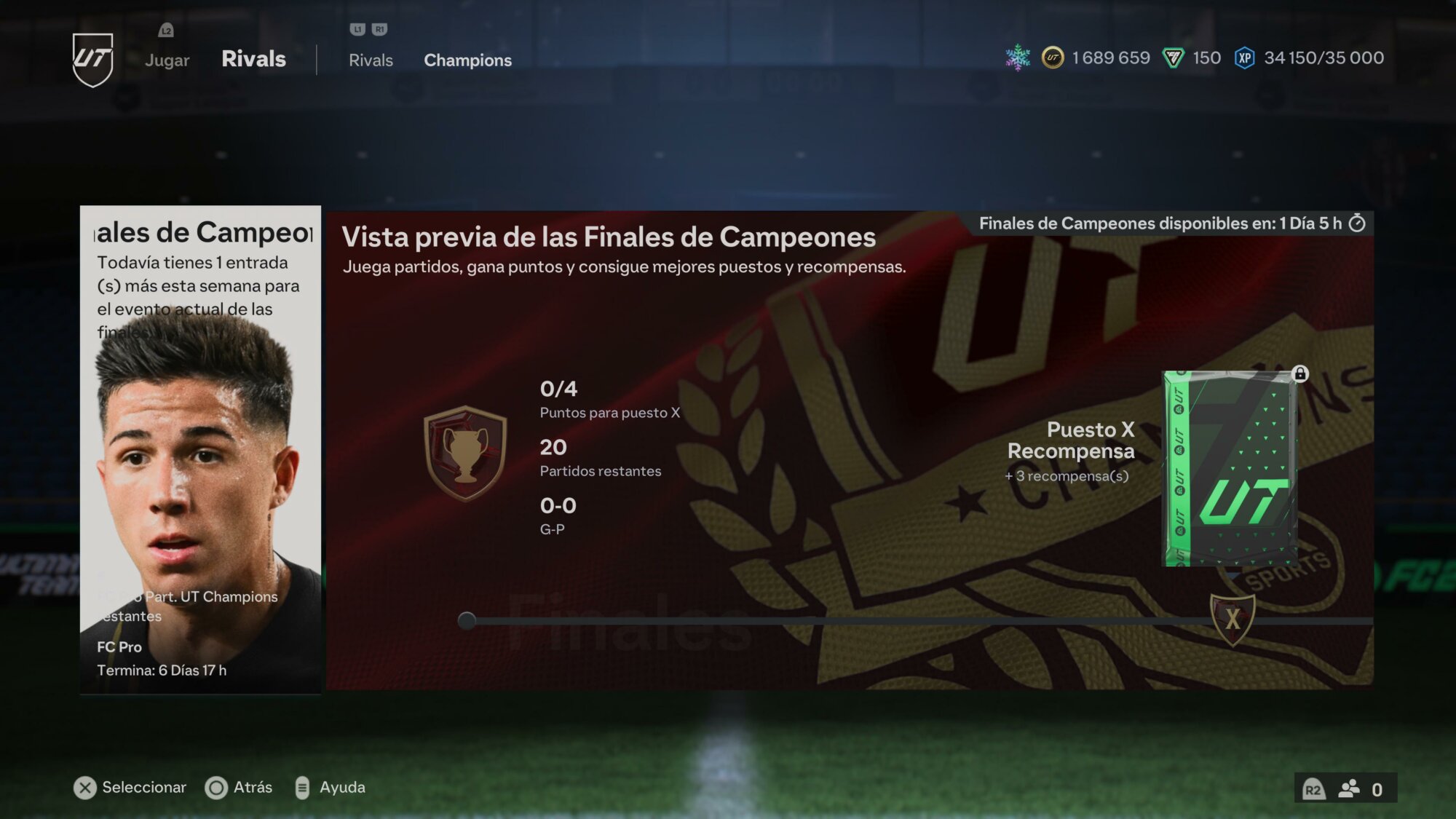Open the XP season progress icon
This screenshot has height=819, width=1456.
click(1244, 58)
